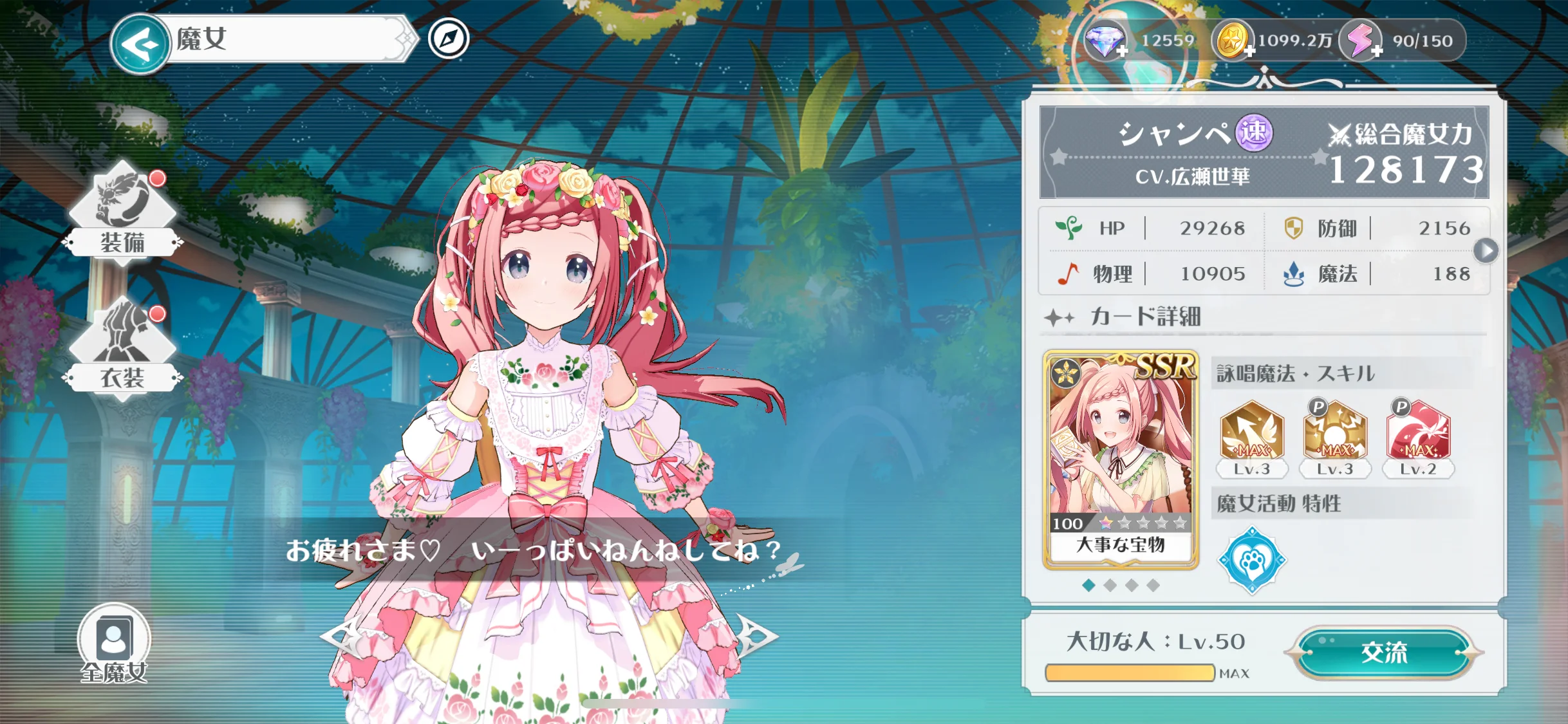Tap the compass icon beside the title

(449, 39)
